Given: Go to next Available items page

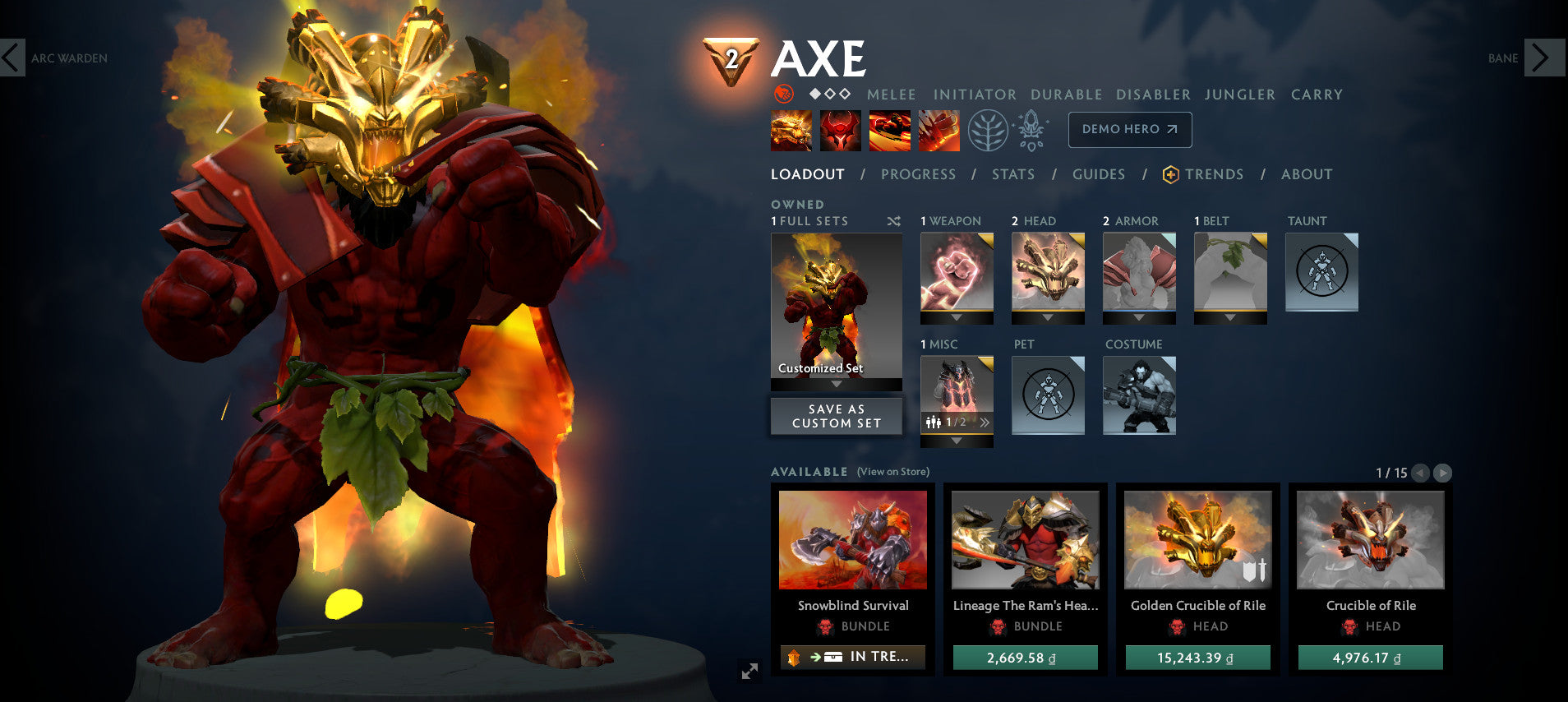Looking at the screenshot, I should coord(1443,473).
